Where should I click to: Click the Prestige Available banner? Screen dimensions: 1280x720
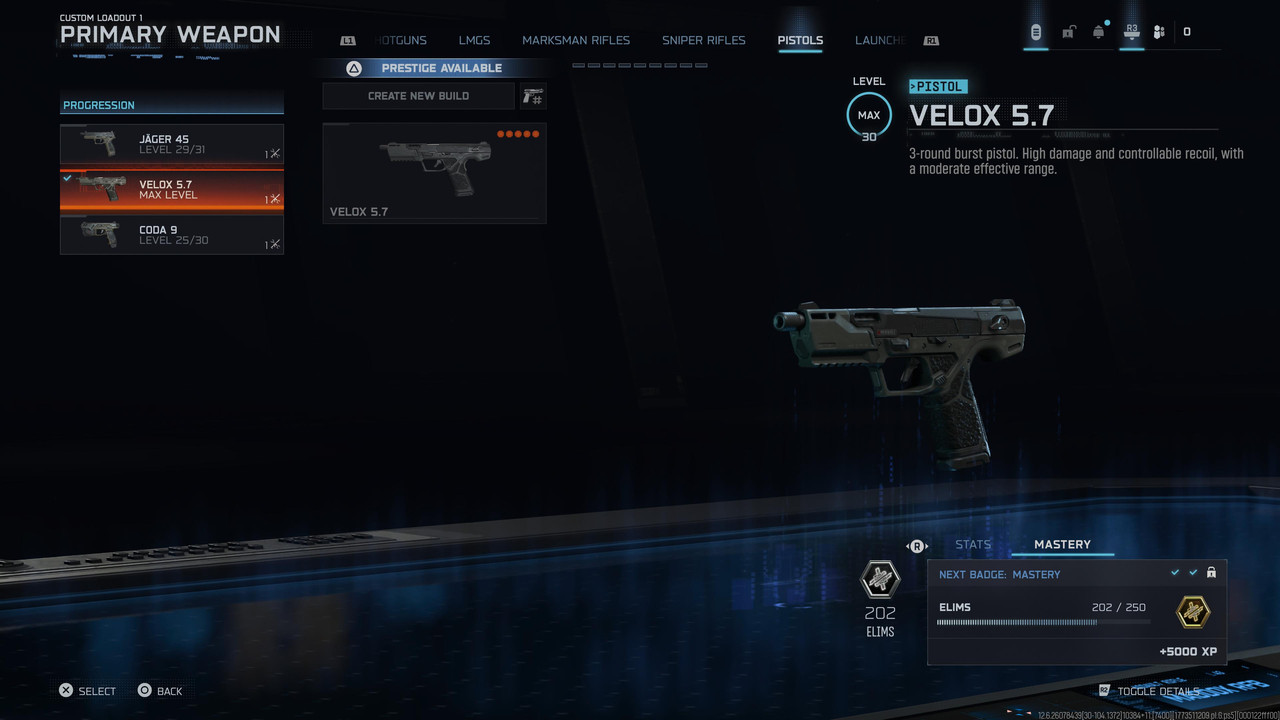441,68
